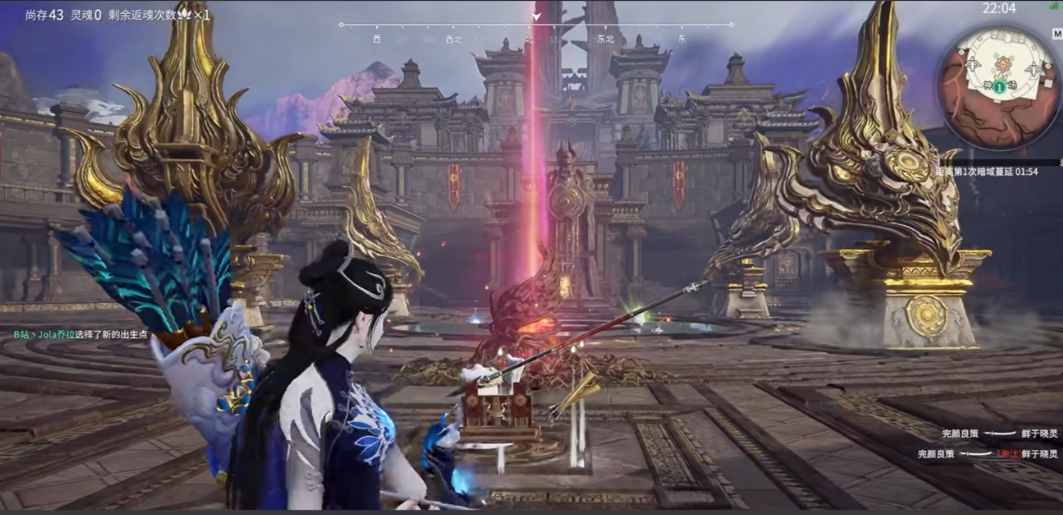Screen dimensions: 1063x515
Task: Click the green number 1 minimap marker
Action: click(998, 88)
